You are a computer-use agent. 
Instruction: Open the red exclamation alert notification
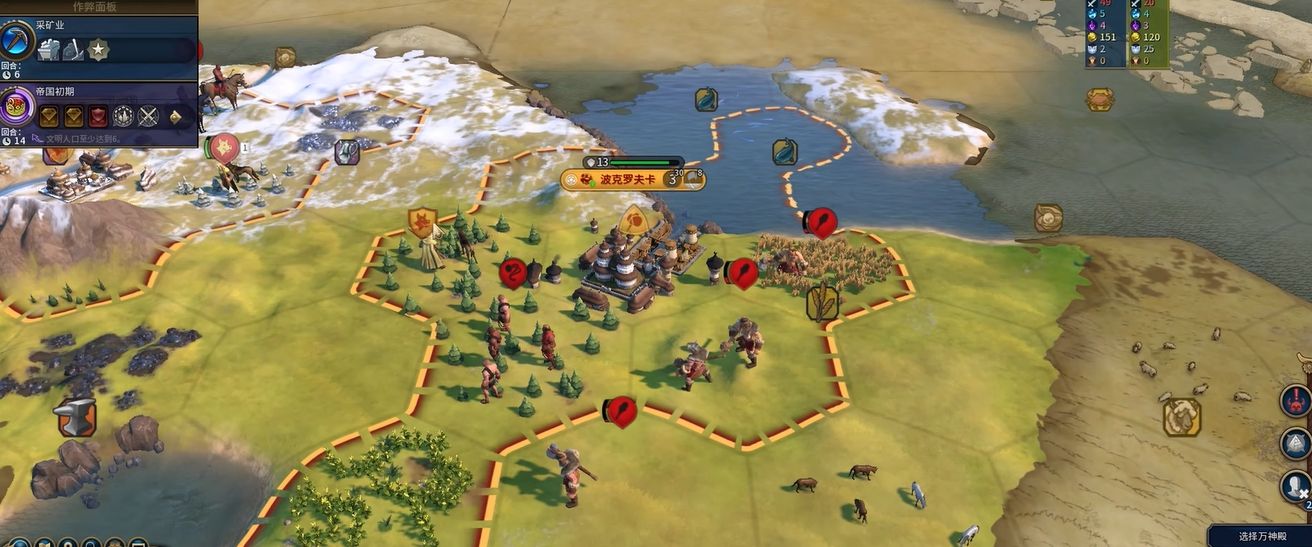coord(1296,401)
